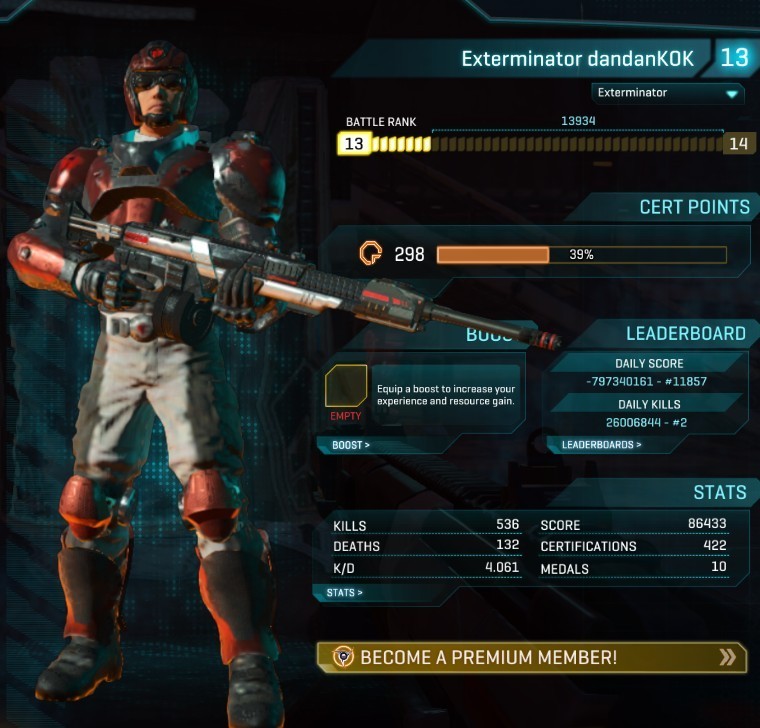This screenshot has width=760, height=728.
Task: Click the cert points icon
Action: (370, 254)
